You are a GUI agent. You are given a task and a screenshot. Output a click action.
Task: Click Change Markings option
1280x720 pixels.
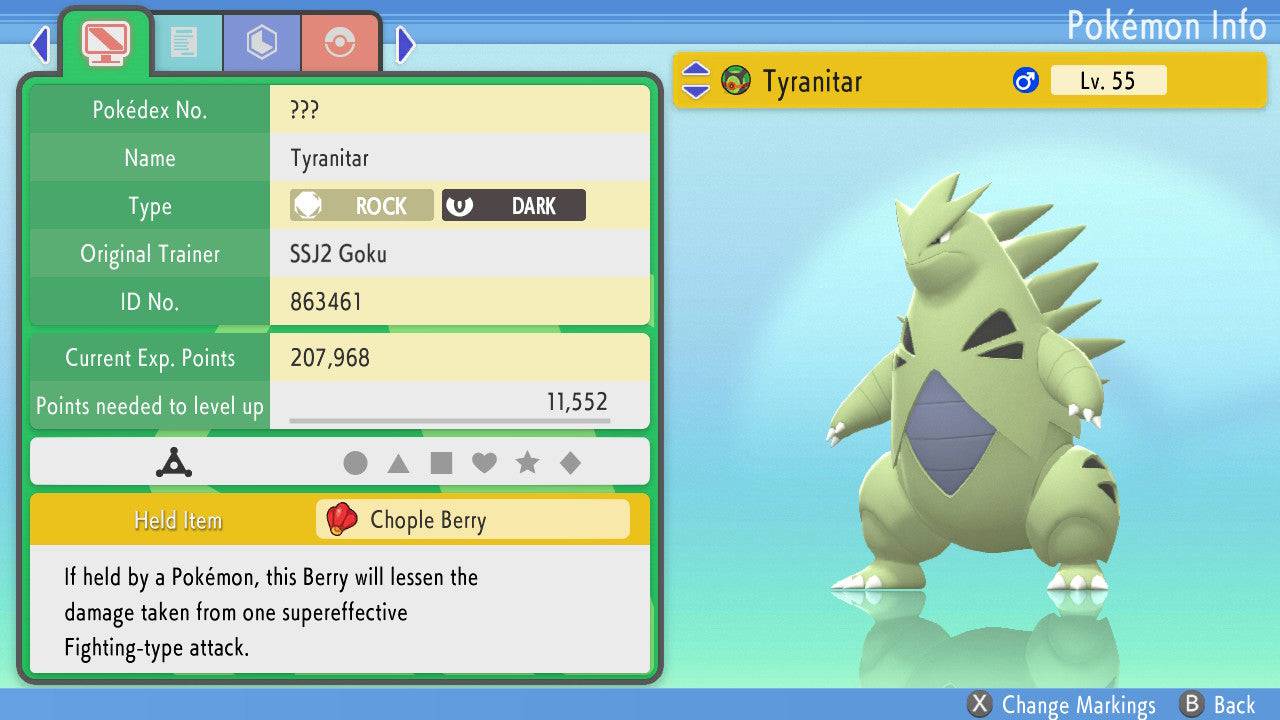click(1062, 705)
